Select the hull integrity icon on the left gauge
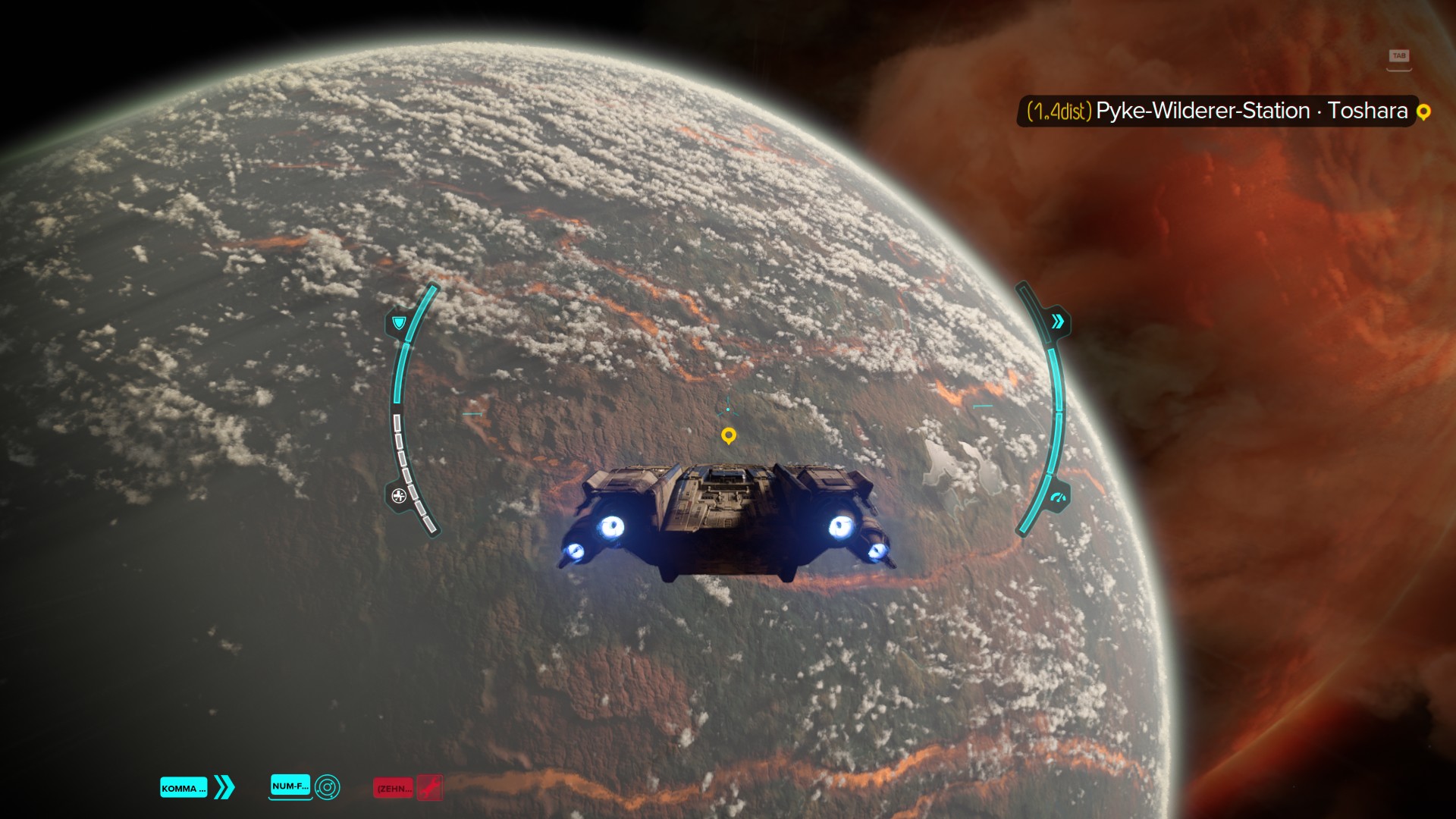The width and height of the screenshot is (1456, 819). [x=399, y=496]
